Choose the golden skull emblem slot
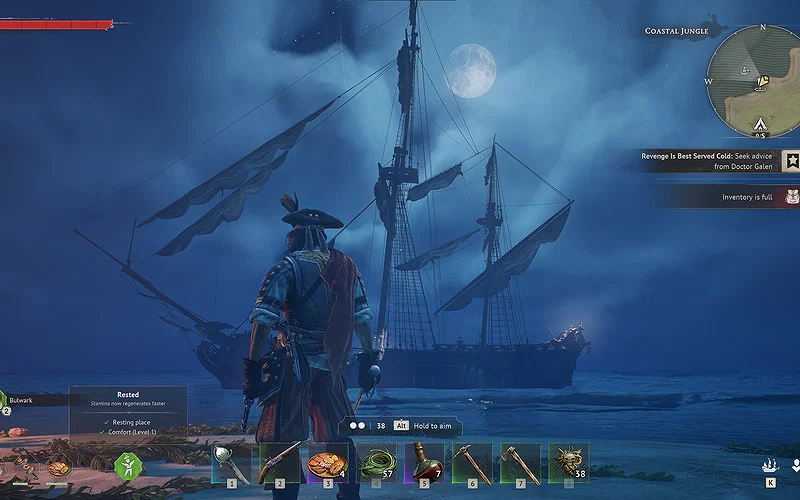The width and height of the screenshot is (800, 500). [568, 463]
